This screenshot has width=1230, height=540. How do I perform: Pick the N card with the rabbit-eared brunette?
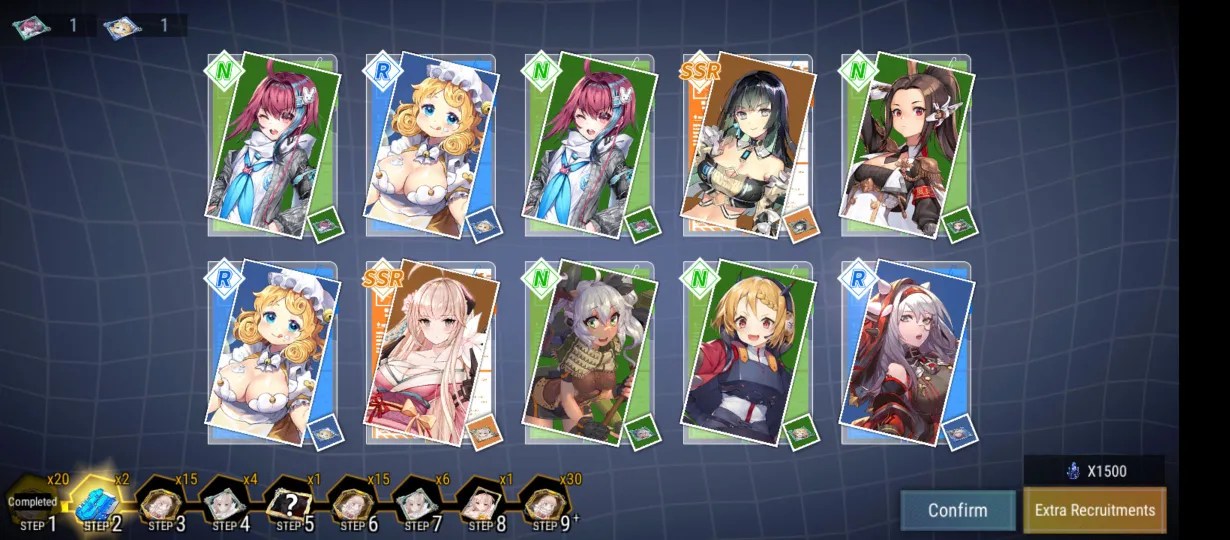pos(905,147)
